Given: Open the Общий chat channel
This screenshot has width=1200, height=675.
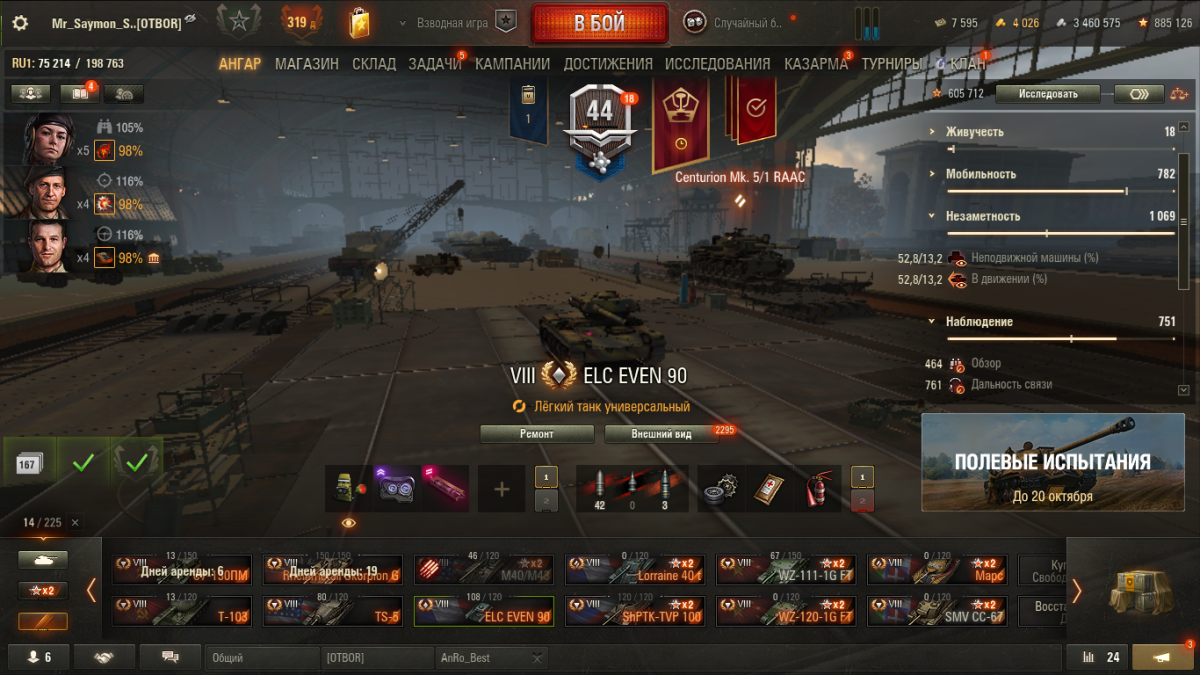Looking at the screenshot, I should [x=260, y=658].
